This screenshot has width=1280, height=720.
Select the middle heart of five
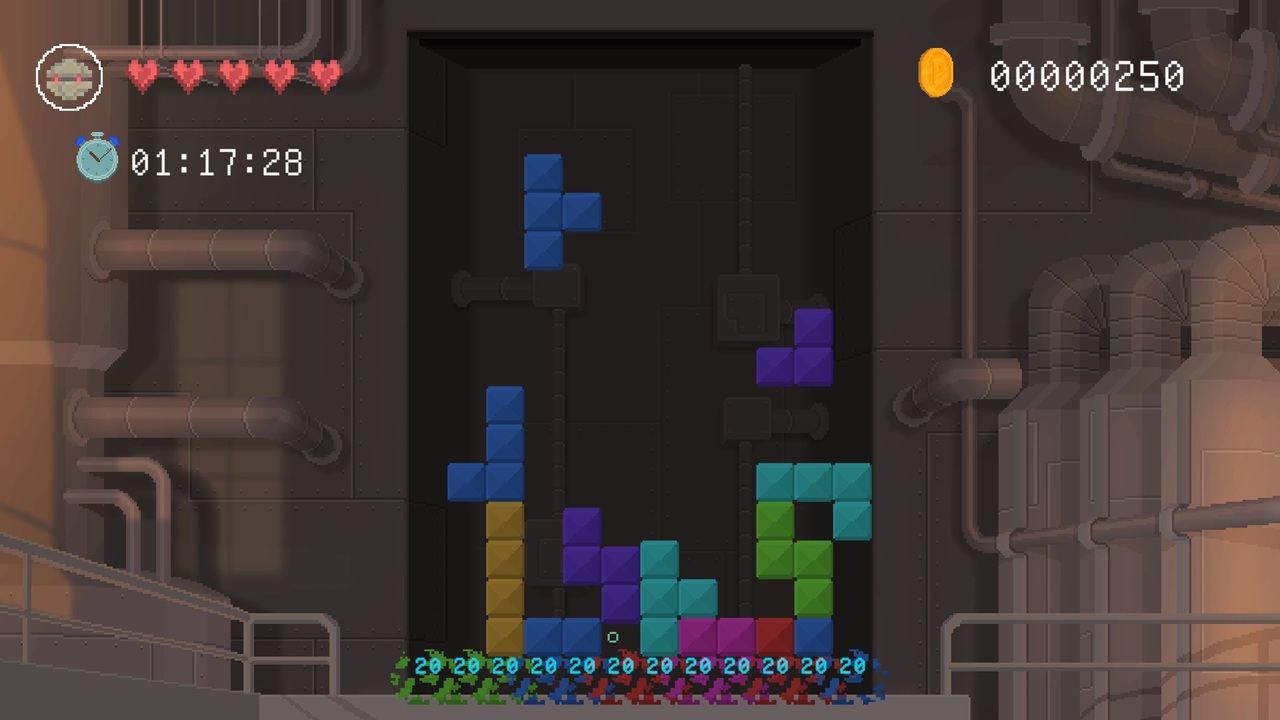tap(233, 74)
